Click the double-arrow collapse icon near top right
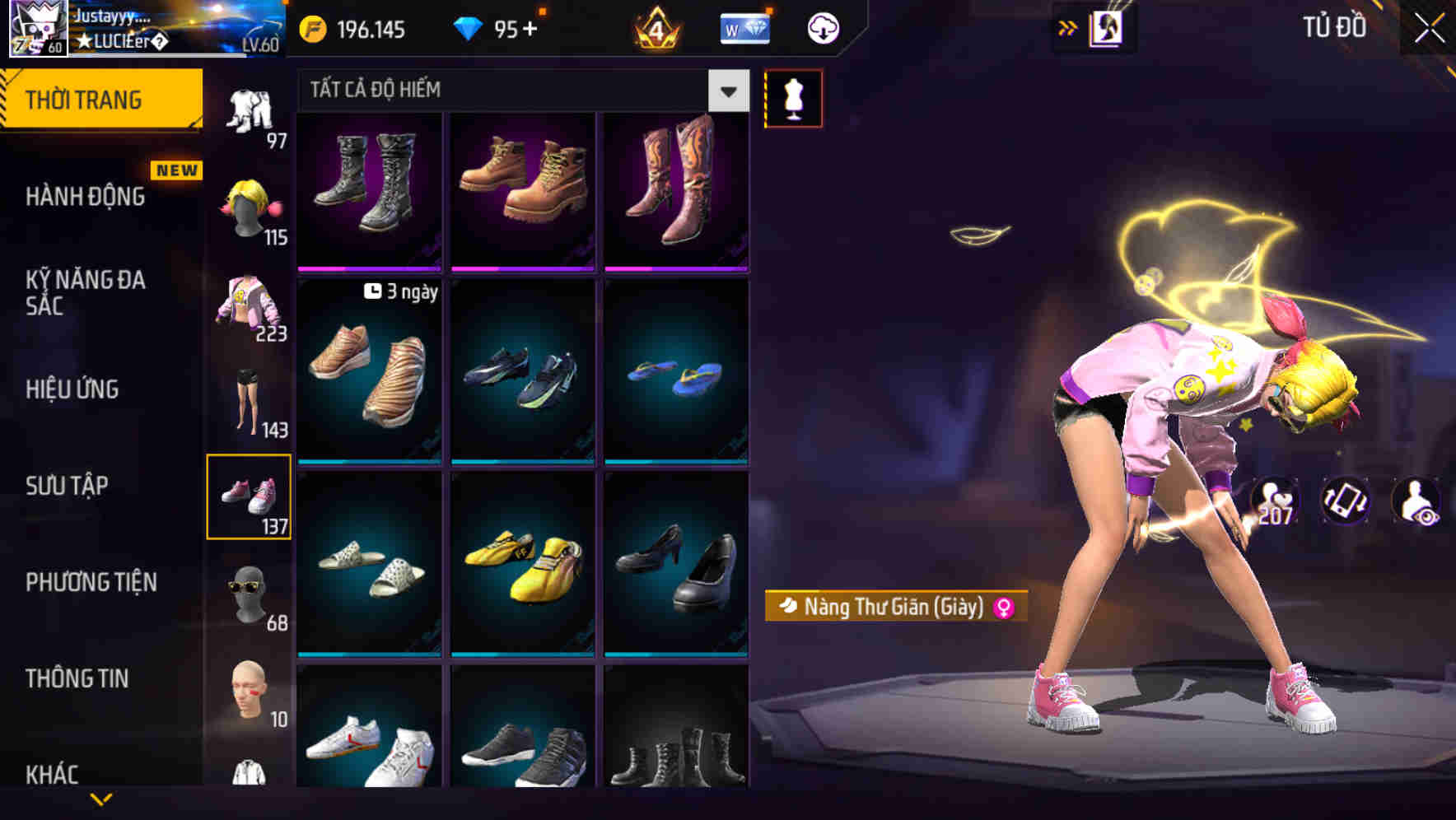Screen dimensions: 1456x820 pyautogui.click(x=1068, y=27)
